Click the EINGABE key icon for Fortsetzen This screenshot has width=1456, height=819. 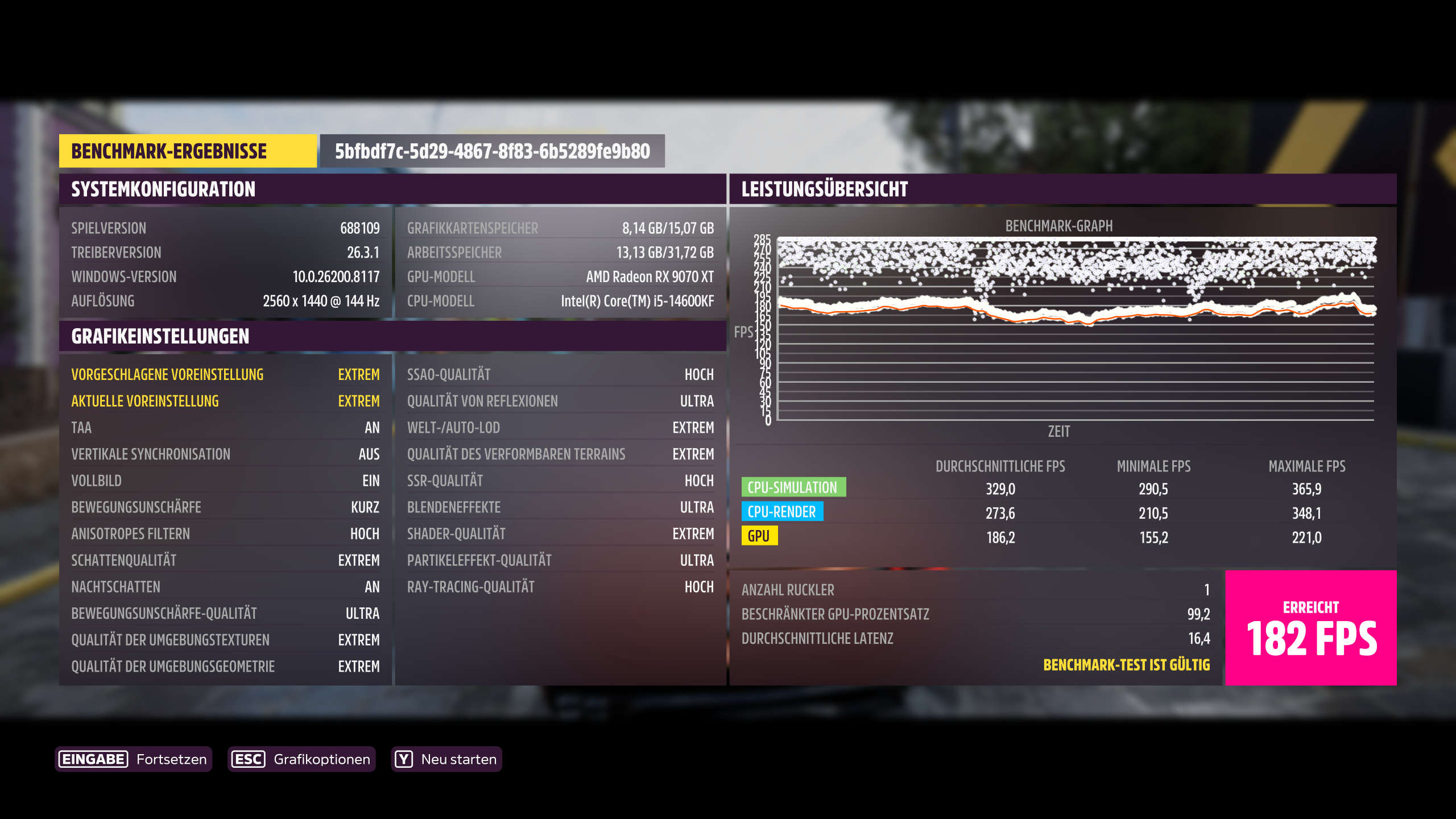coord(92,759)
